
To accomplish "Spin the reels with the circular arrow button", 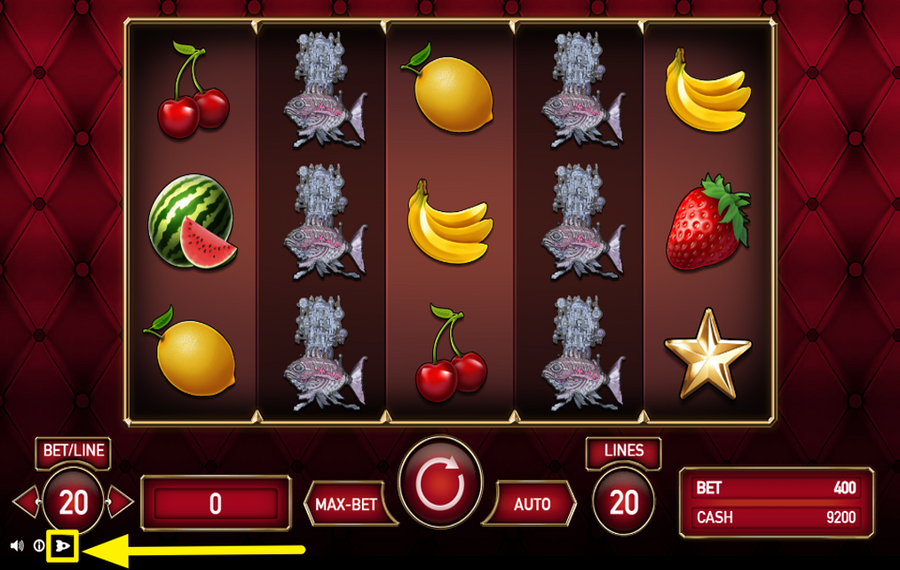I will tap(440, 483).
